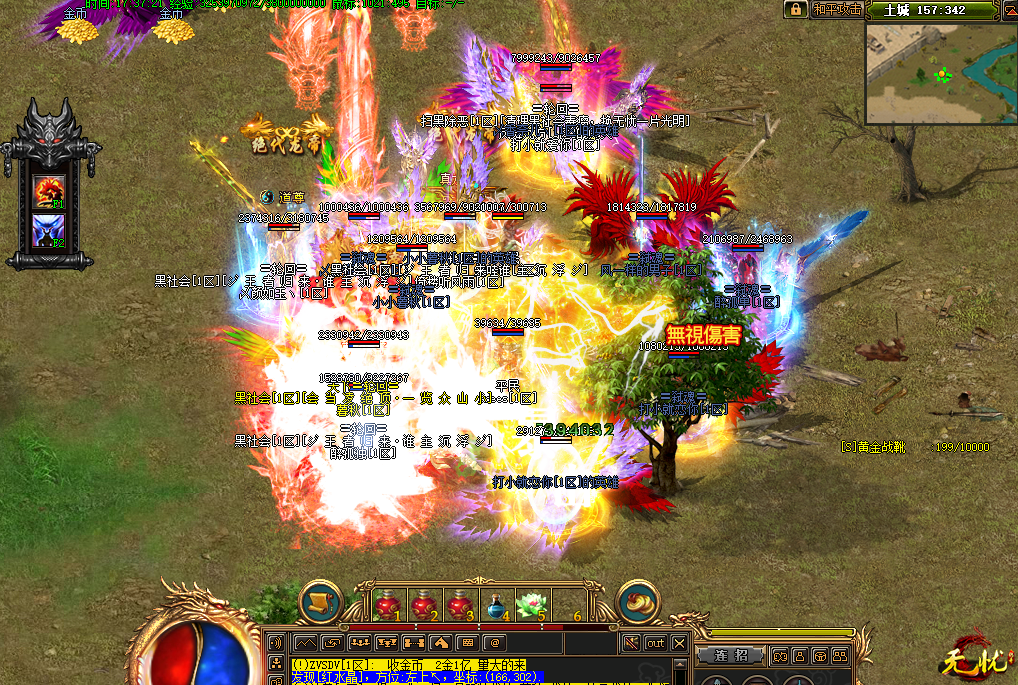
Task: Click the 'out' button on chat bar
Action: click(655, 642)
